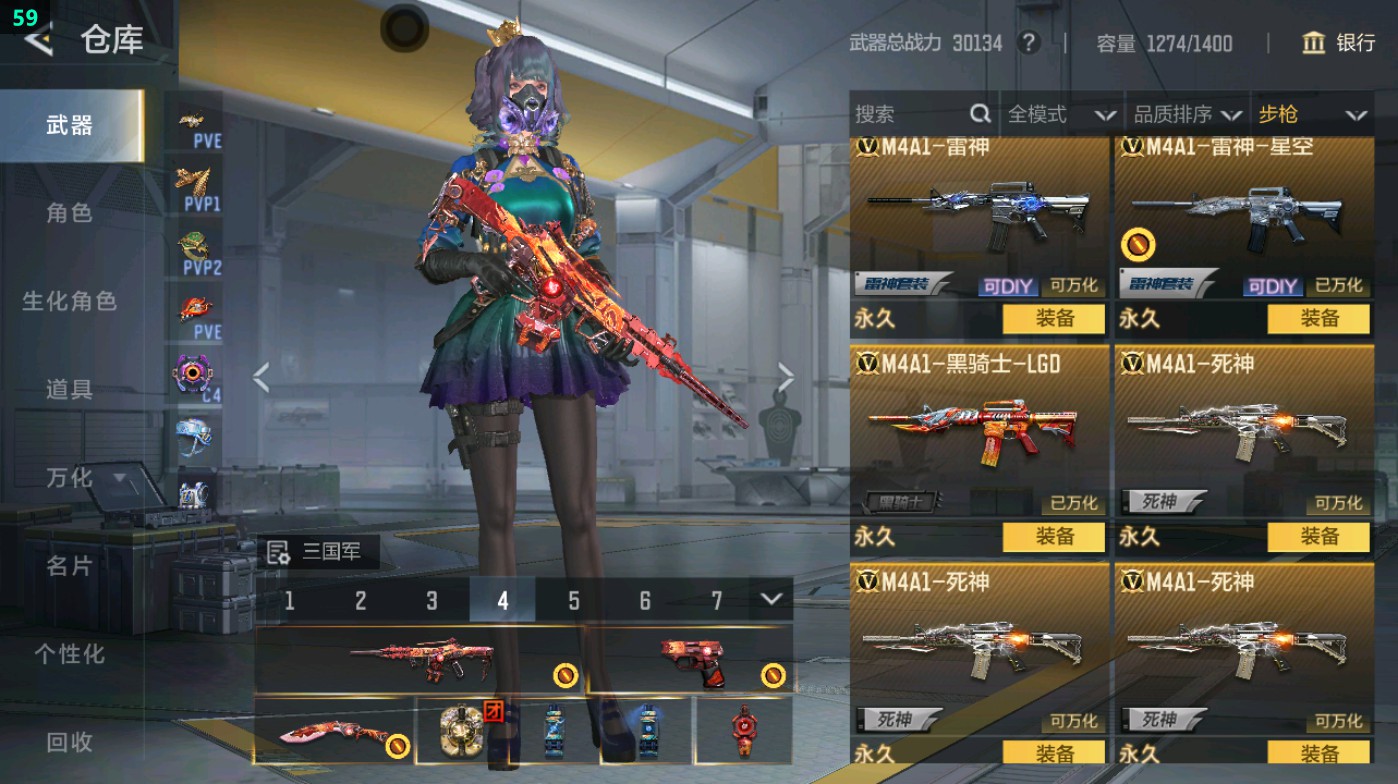This screenshot has height=784, width=1398.
Task: Select the equipped melee blade slot
Action: tap(333, 731)
